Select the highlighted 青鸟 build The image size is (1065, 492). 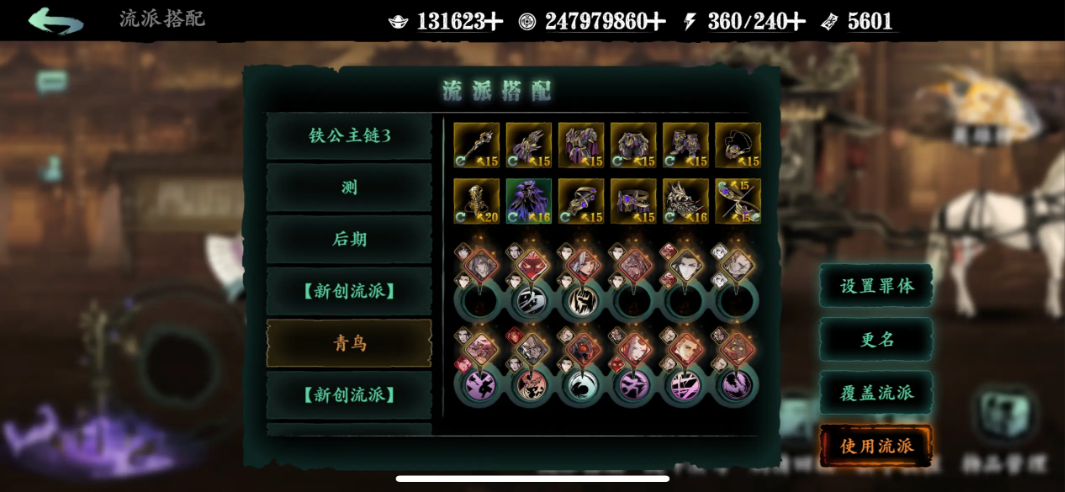coord(349,343)
